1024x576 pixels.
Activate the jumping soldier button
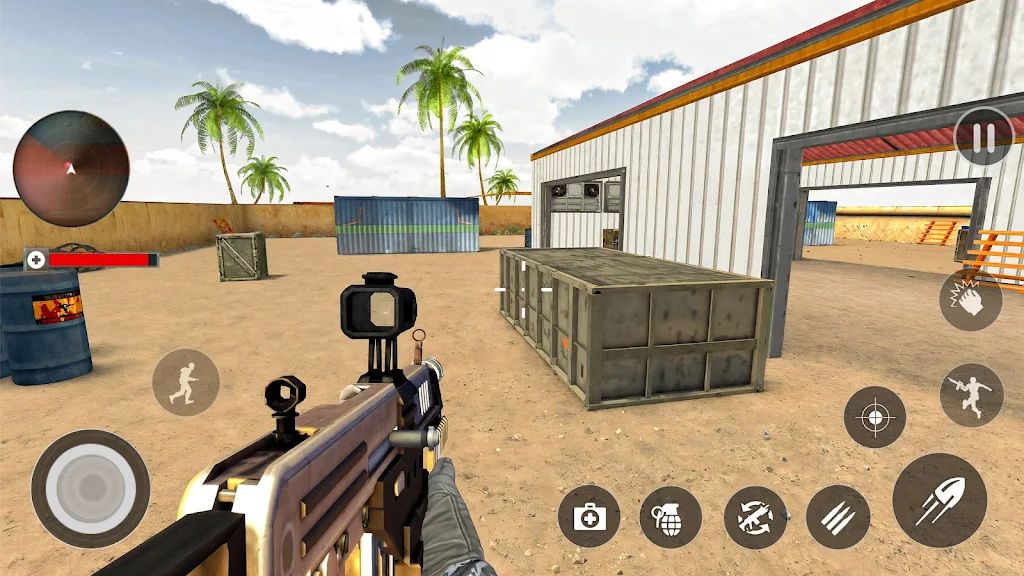coord(971,394)
